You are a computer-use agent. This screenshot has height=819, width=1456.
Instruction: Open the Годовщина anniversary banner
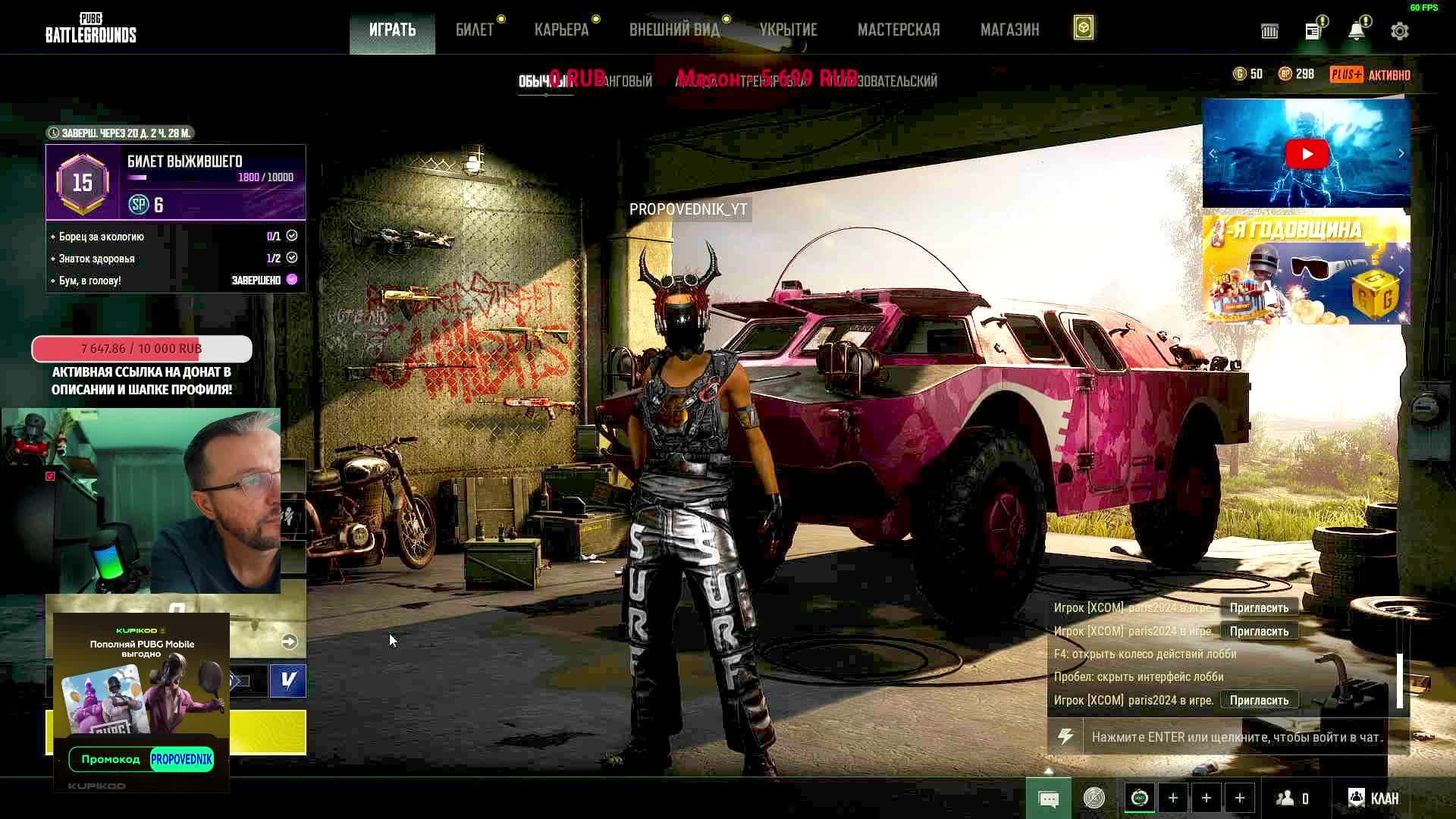[1306, 270]
